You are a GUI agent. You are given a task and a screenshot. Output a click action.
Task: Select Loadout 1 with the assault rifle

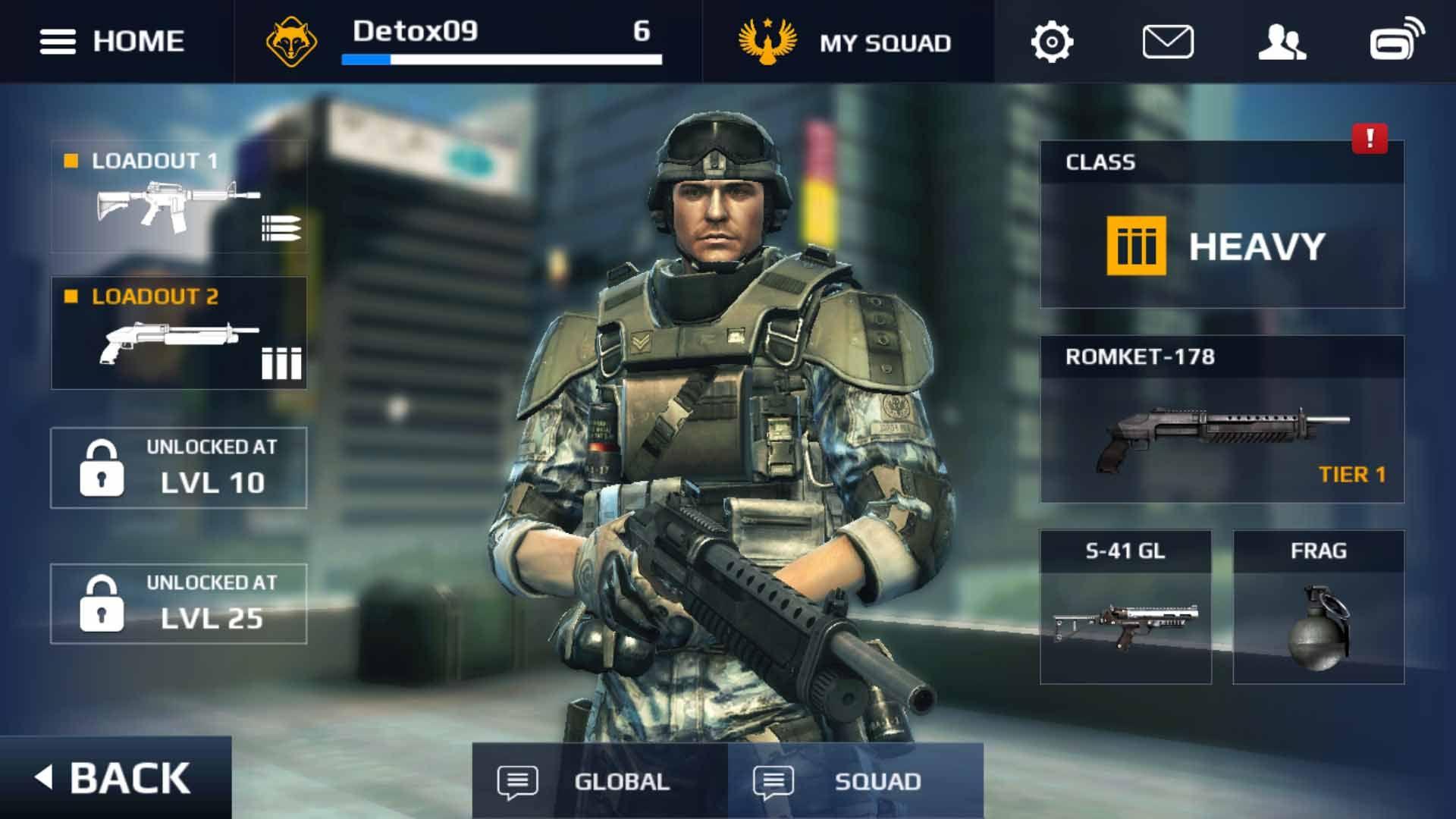(x=179, y=196)
